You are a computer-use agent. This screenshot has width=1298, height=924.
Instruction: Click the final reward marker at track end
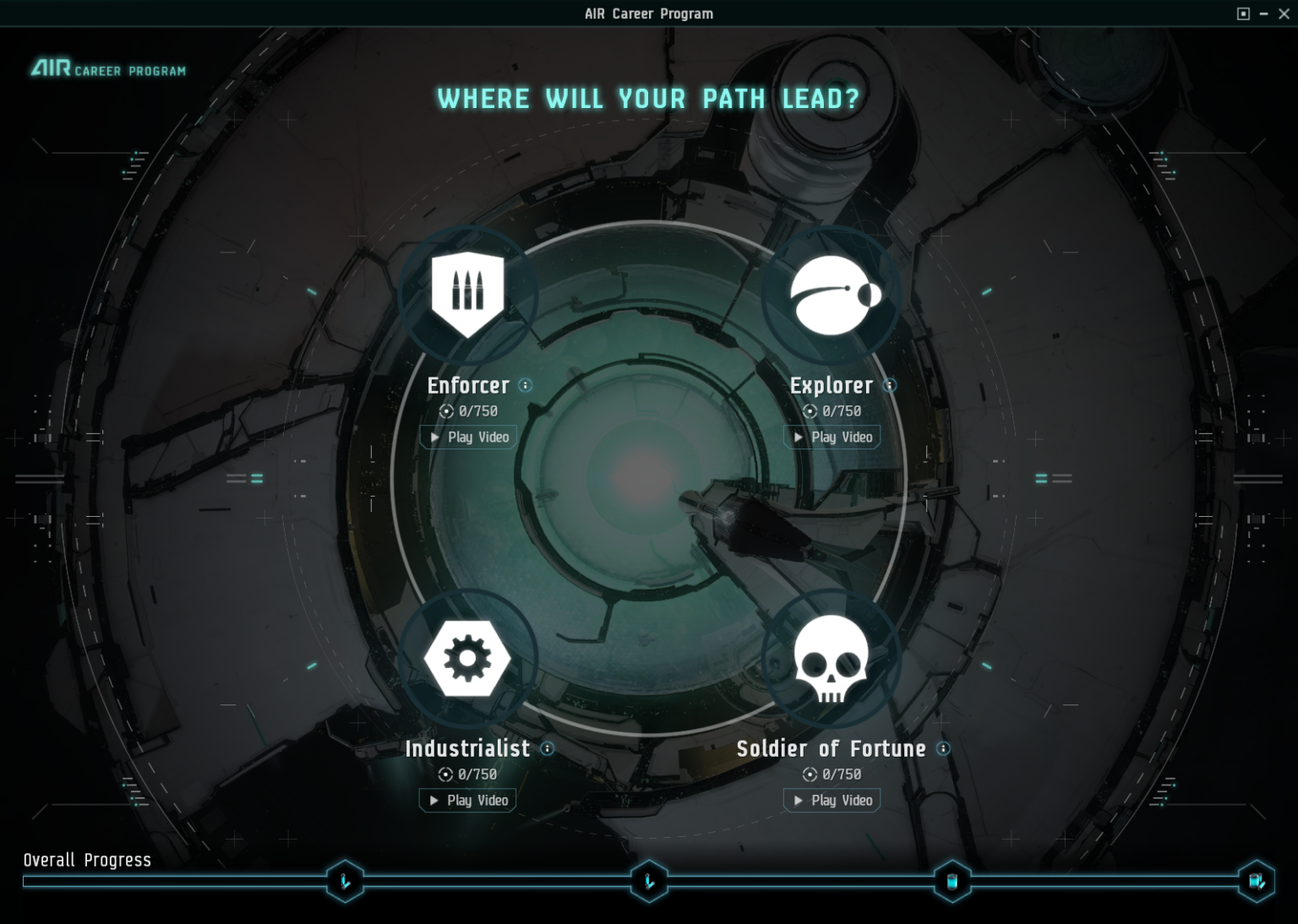[1256, 881]
